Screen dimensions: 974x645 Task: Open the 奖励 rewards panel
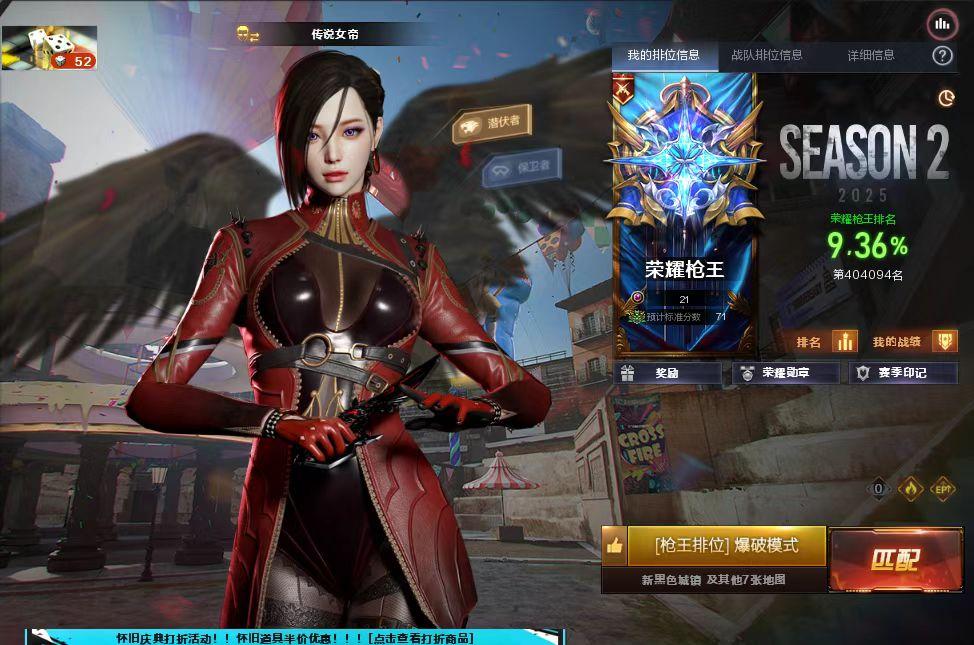[667, 373]
